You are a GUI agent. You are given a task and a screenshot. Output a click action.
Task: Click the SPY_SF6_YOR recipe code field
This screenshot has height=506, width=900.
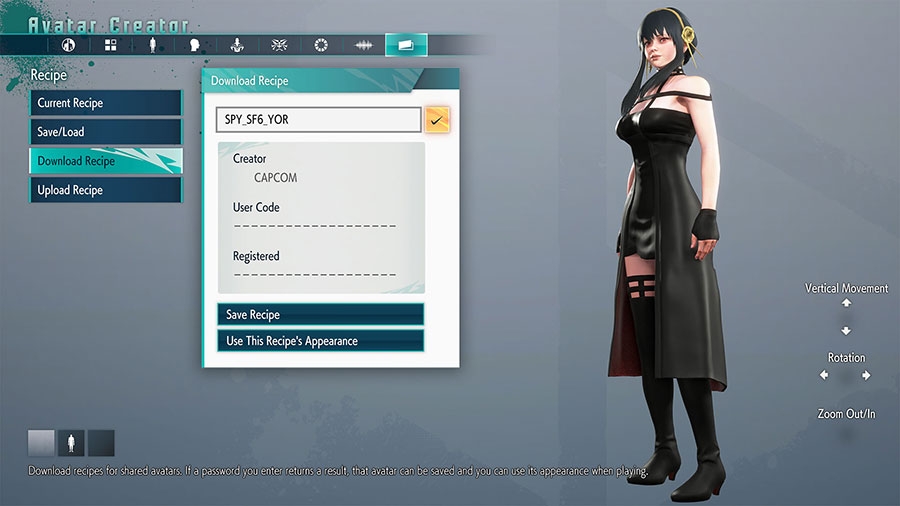point(318,120)
